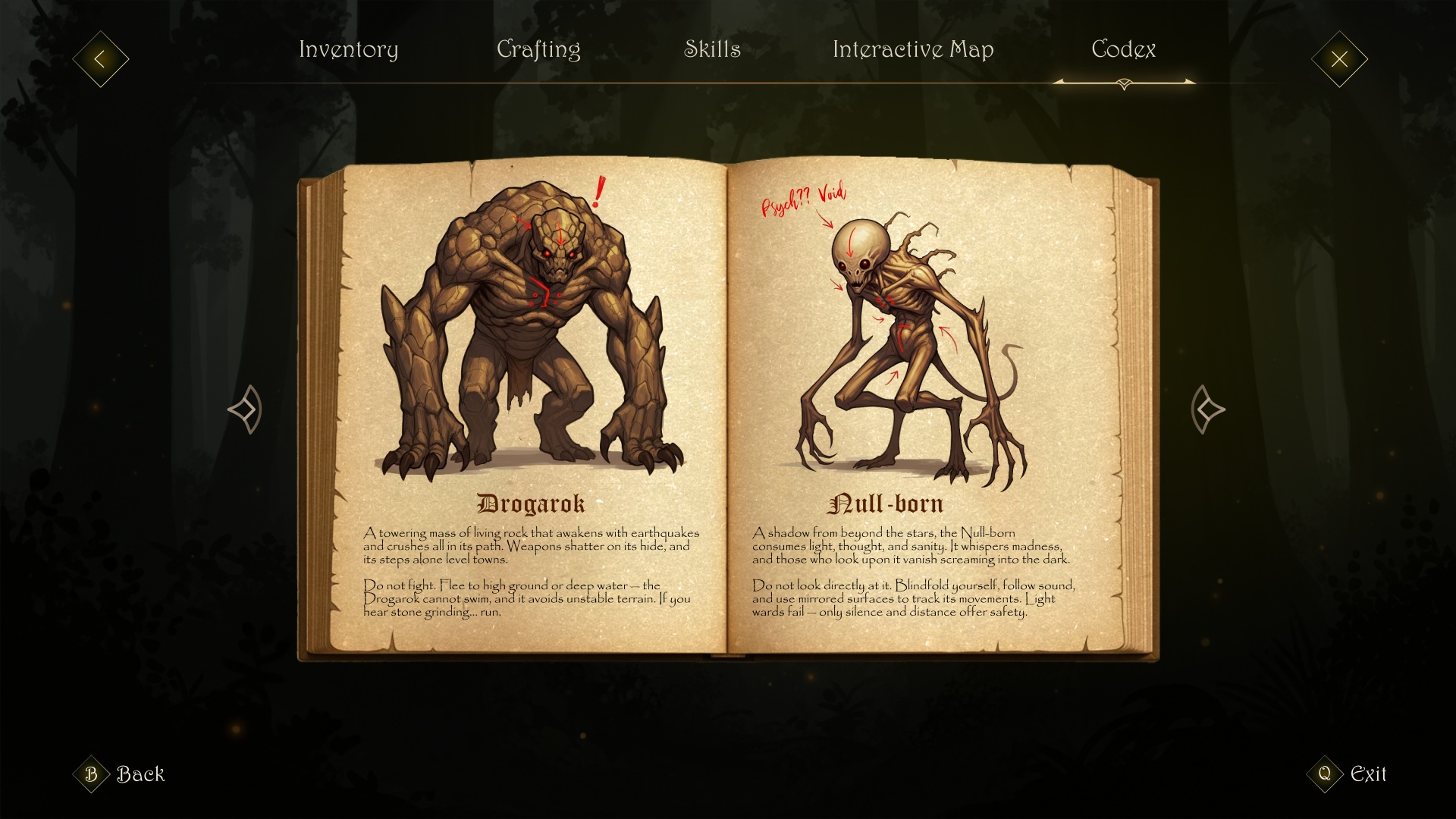Click the left arrow navigation icon
This screenshot has height=819, width=1456.
point(99,59)
